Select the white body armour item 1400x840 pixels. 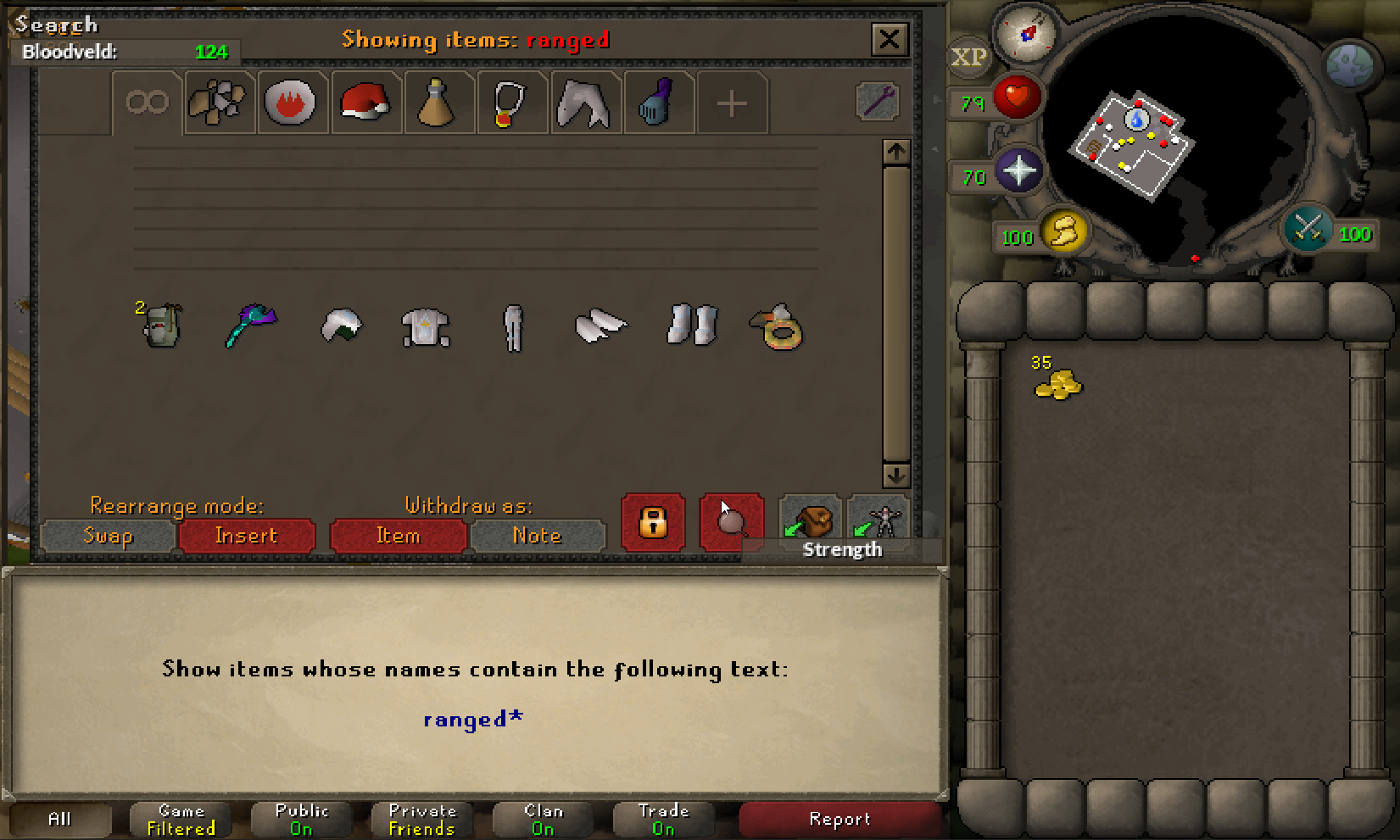click(426, 327)
